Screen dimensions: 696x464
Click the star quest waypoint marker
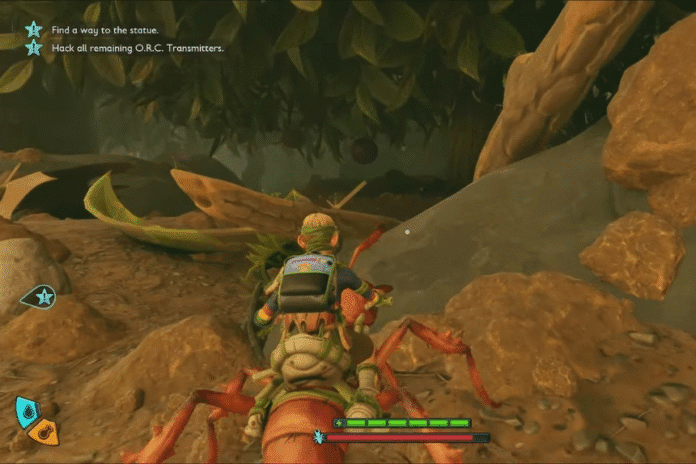42,295
